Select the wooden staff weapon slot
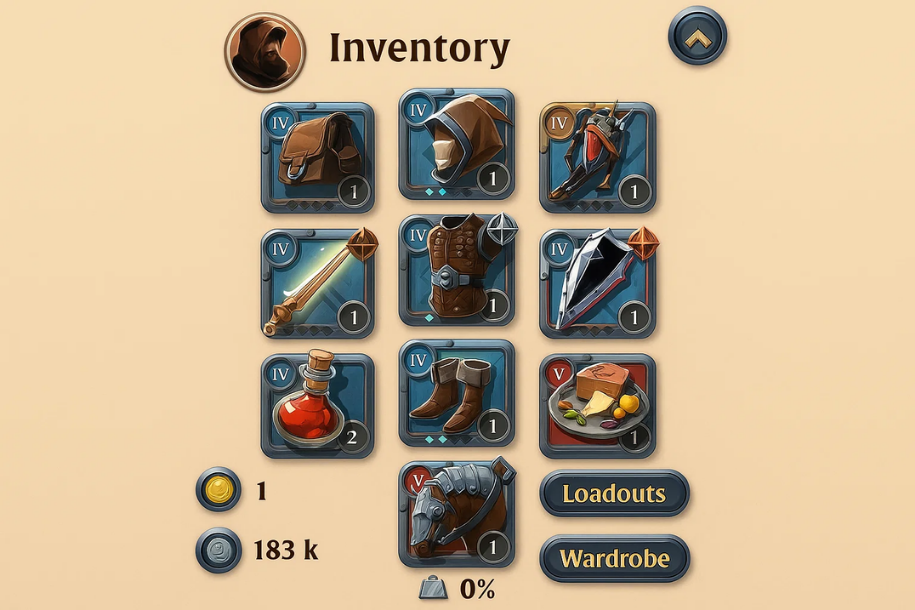Image resolution: width=915 pixels, height=610 pixels. [x=317, y=284]
